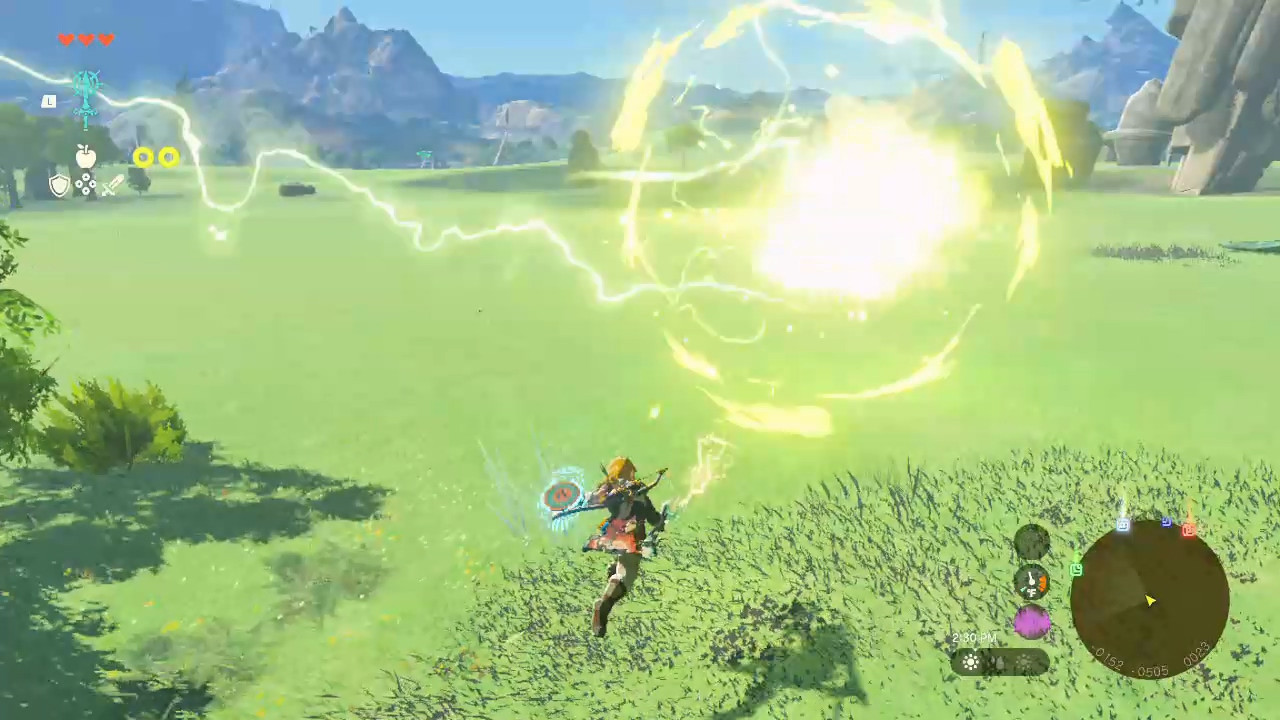Click the shield counter icon

(x=60, y=185)
